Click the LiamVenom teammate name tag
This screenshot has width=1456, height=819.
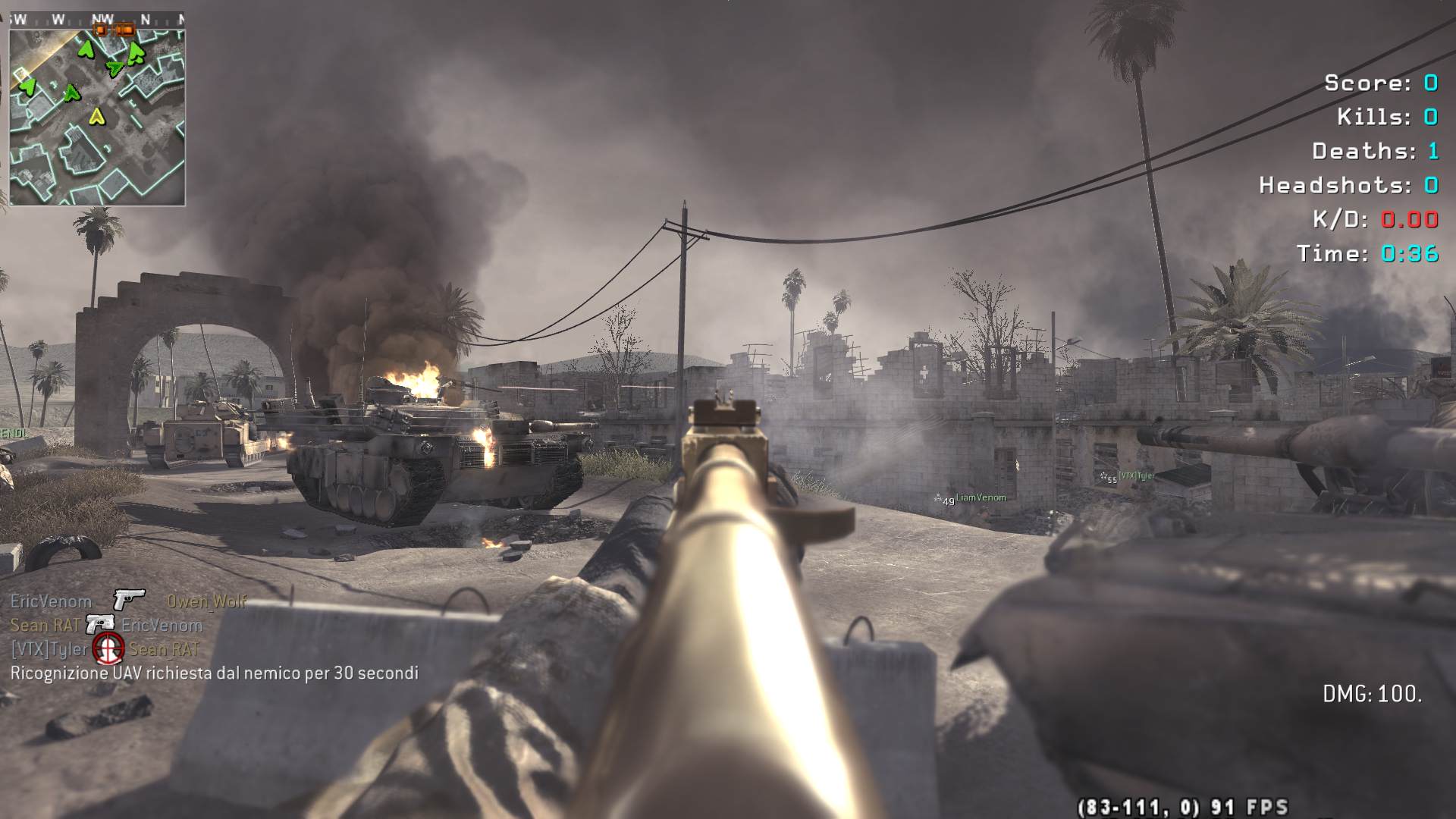[x=981, y=497]
